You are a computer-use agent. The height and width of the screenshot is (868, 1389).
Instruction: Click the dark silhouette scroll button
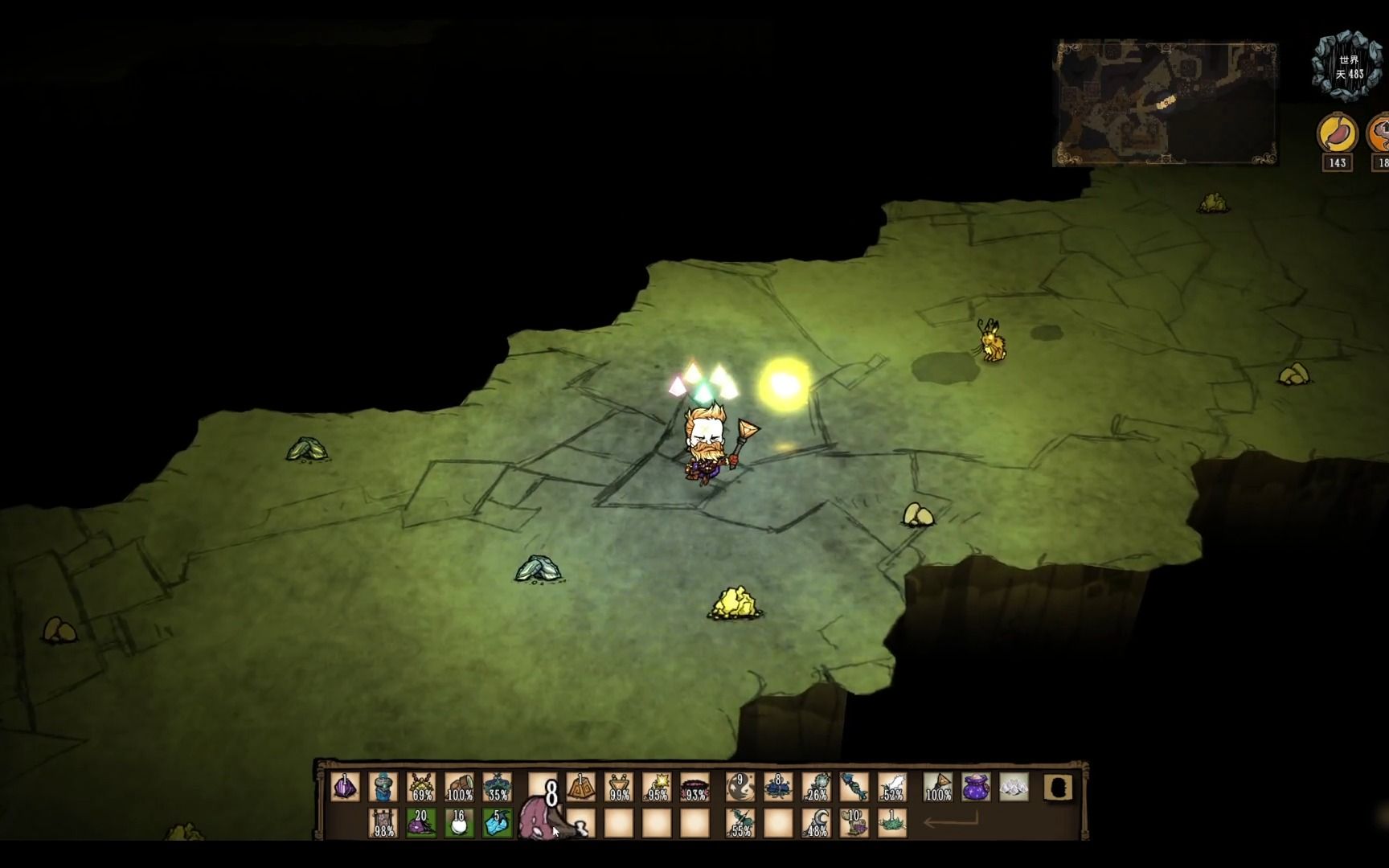[x=1058, y=788]
